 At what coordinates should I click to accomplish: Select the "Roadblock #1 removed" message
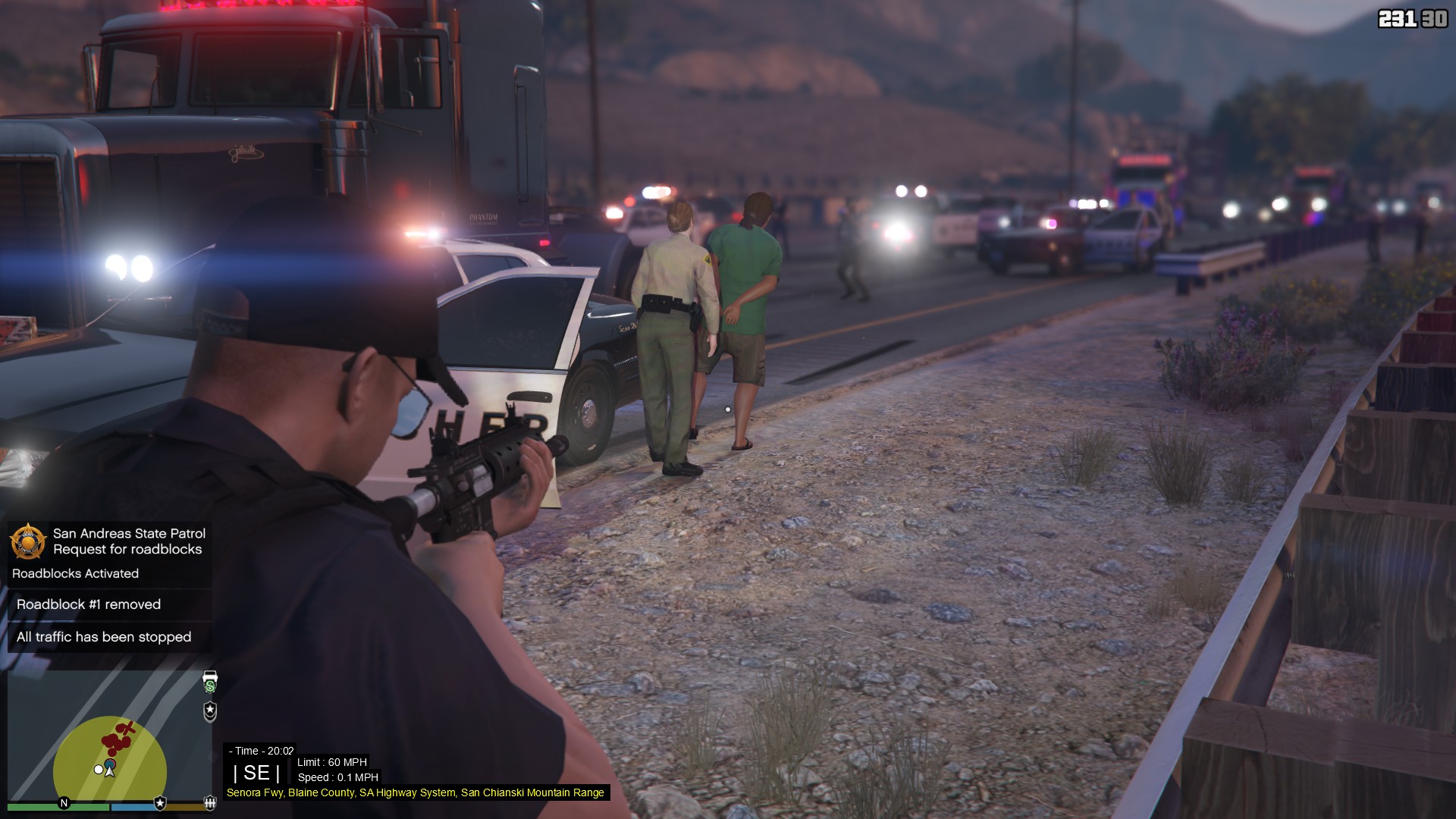click(89, 604)
